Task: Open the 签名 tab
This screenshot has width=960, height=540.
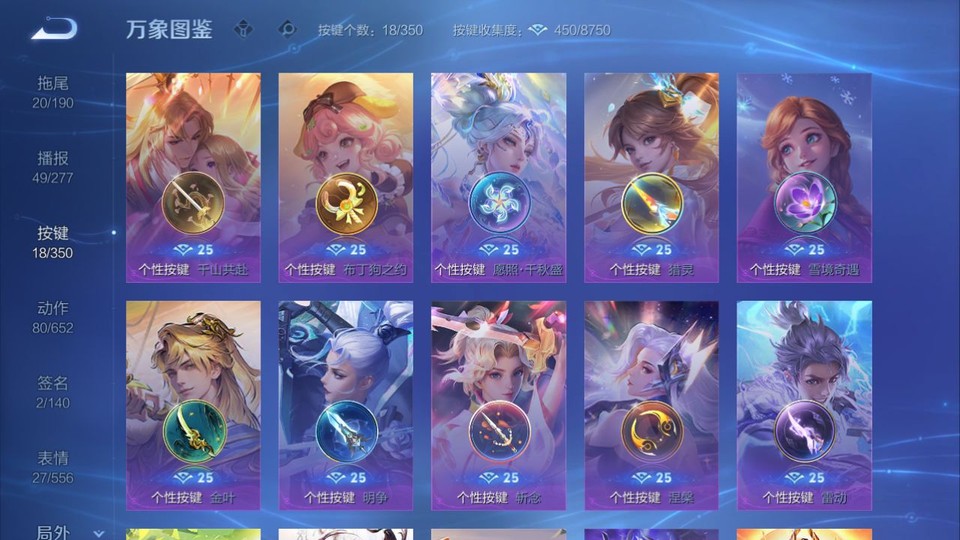Action: click(53, 392)
